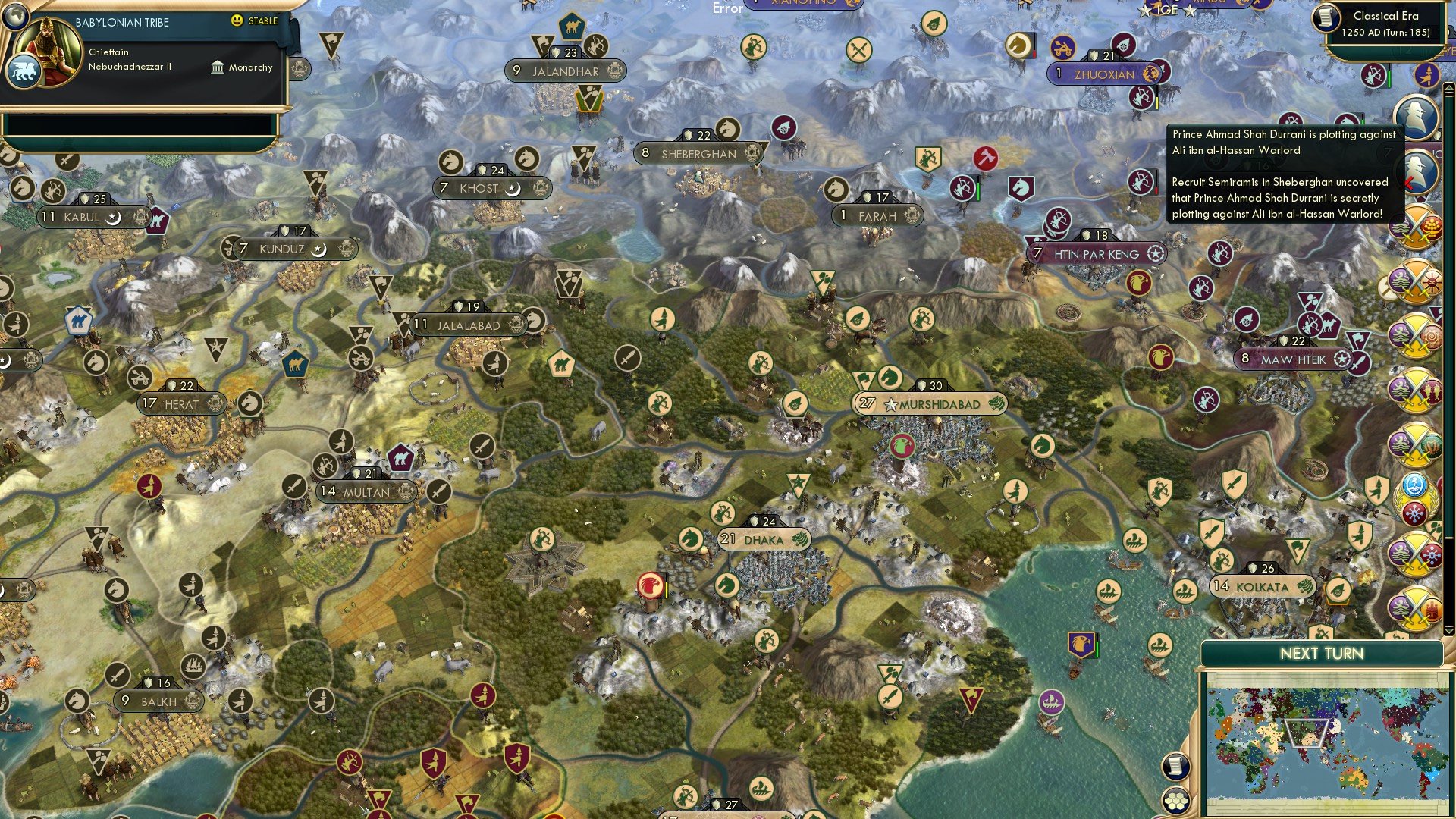This screenshot has width=1456, height=819.
Task: Toggle the hex grid honeycomb overlay button
Action: click(x=1175, y=802)
